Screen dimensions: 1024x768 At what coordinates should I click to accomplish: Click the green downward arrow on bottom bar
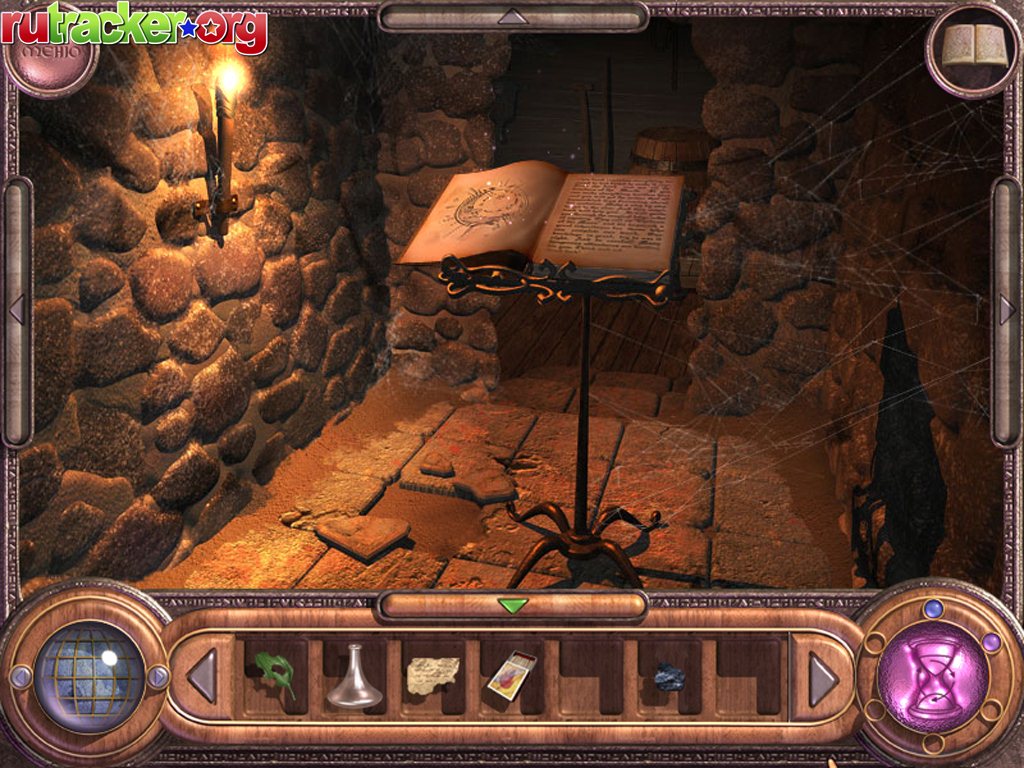coord(512,605)
